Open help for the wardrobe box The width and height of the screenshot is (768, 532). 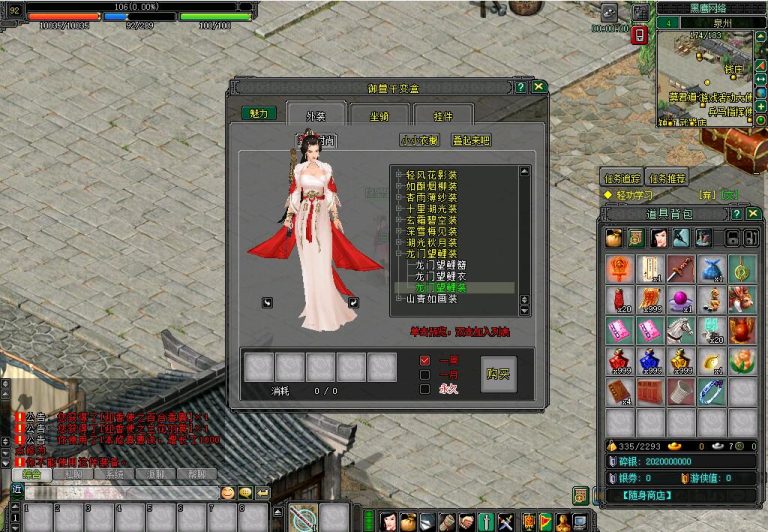[521, 87]
